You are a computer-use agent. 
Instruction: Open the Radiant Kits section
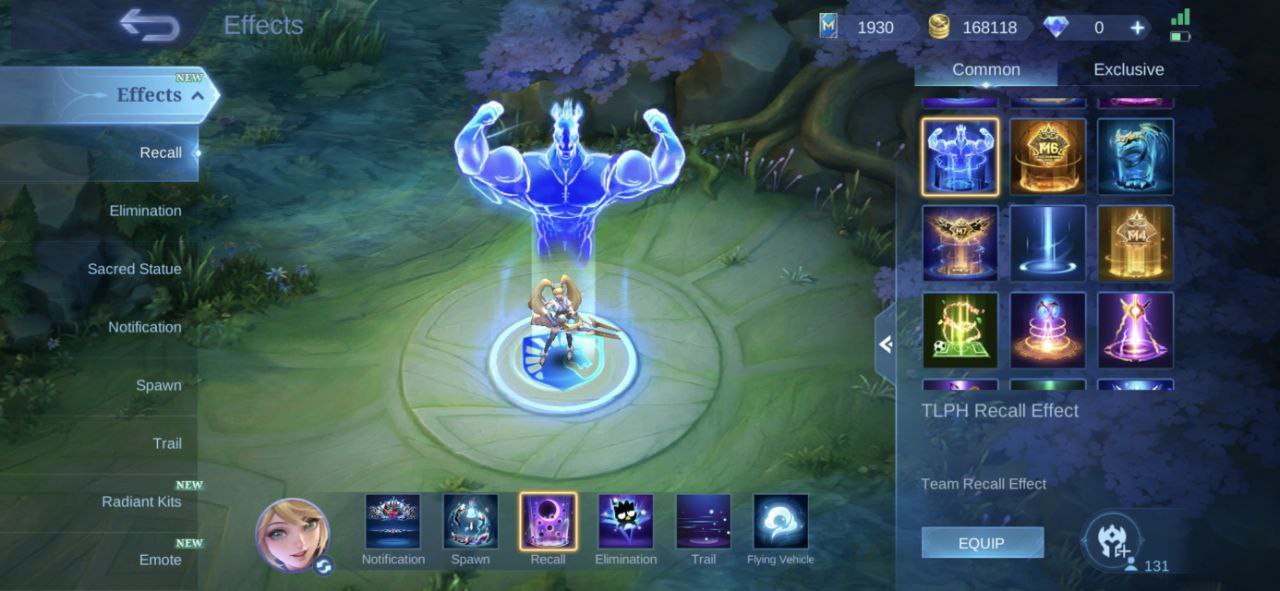coord(141,501)
